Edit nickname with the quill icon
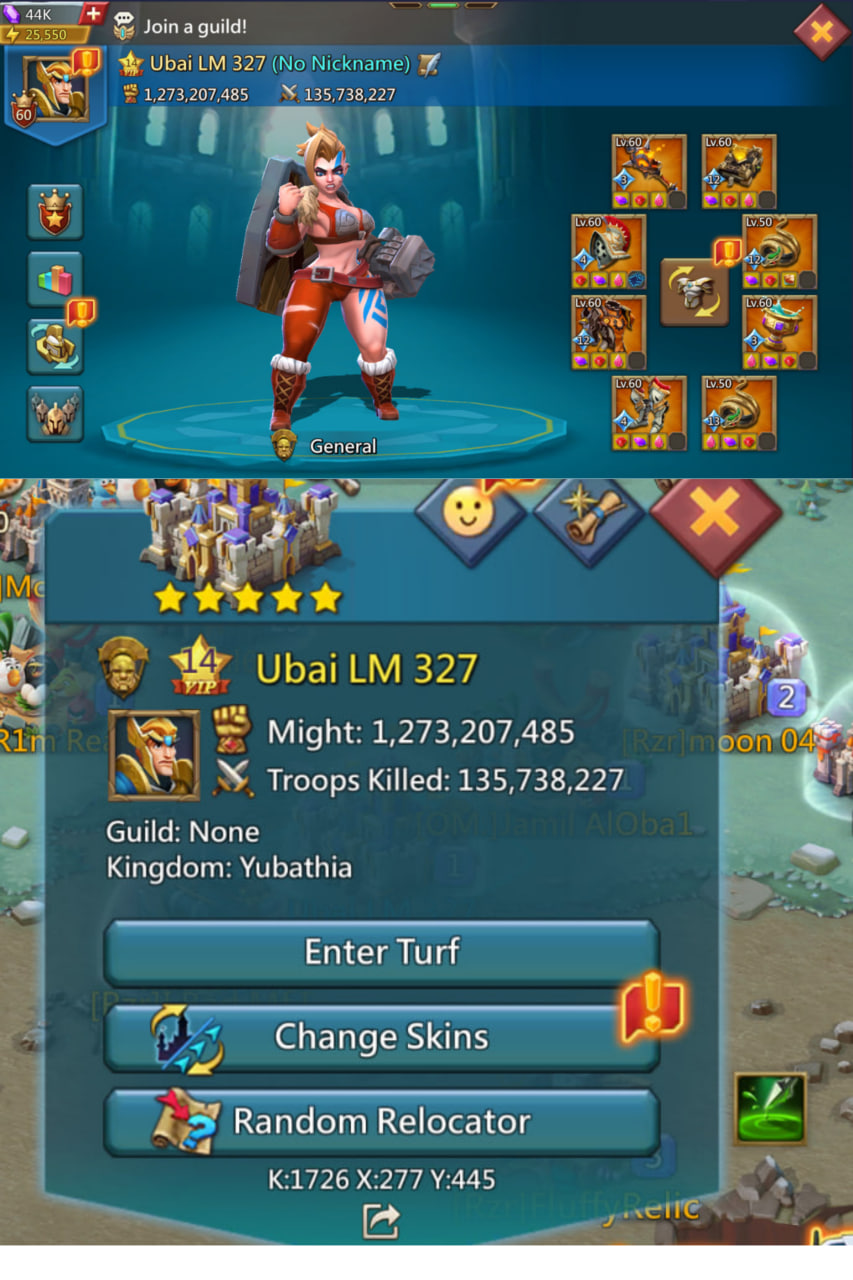This screenshot has height=1280, width=853. click(430, 64)
